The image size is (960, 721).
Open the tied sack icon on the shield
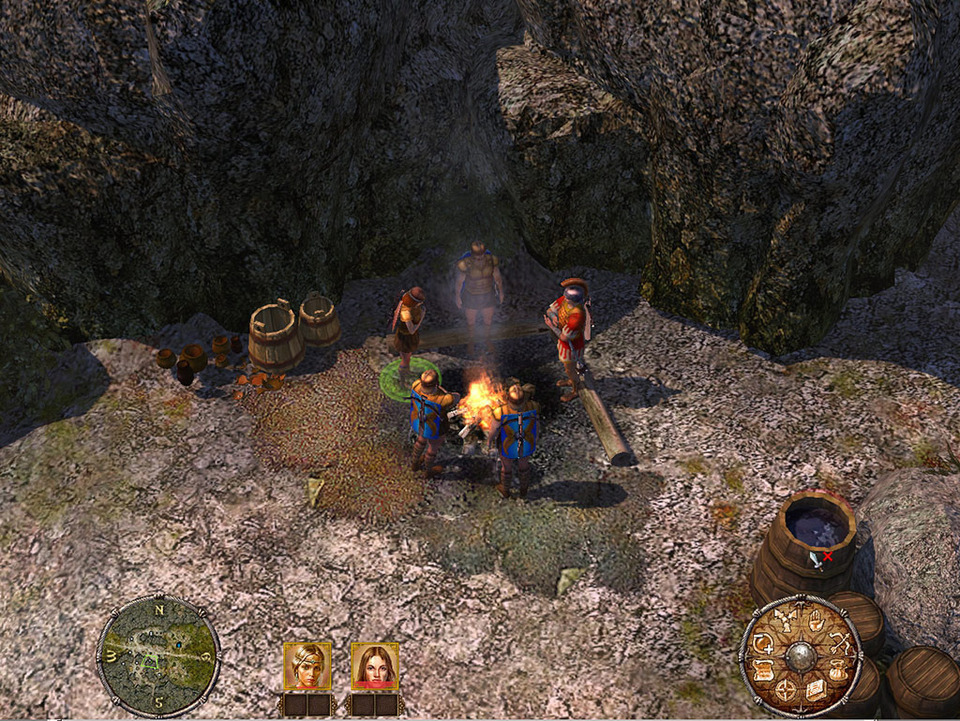click(838, 673)
